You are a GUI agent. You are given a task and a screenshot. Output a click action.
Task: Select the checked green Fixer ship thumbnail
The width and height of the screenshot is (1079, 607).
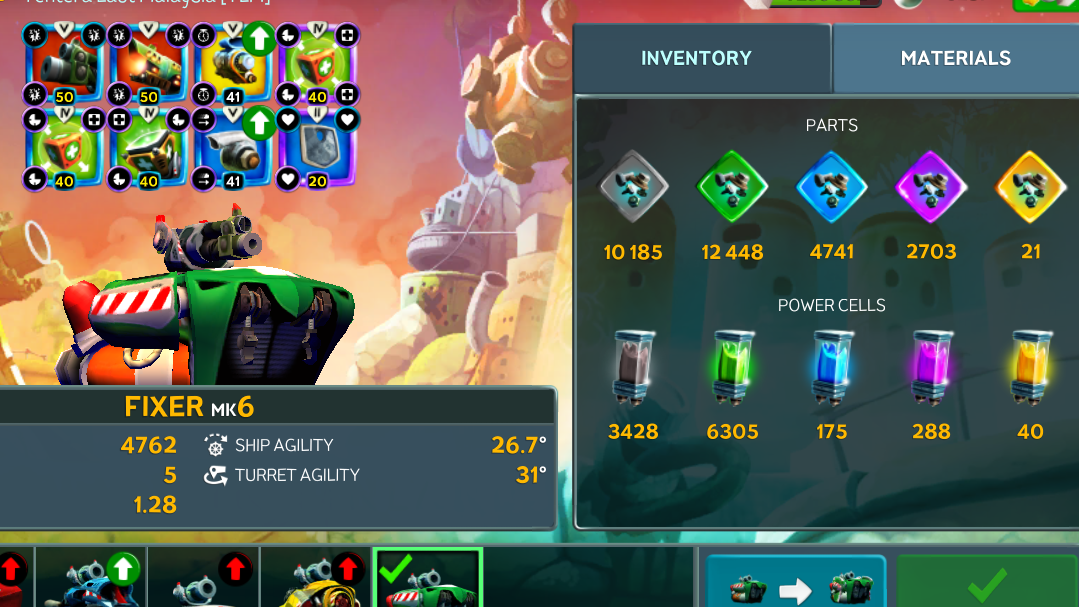click(427, 580)
